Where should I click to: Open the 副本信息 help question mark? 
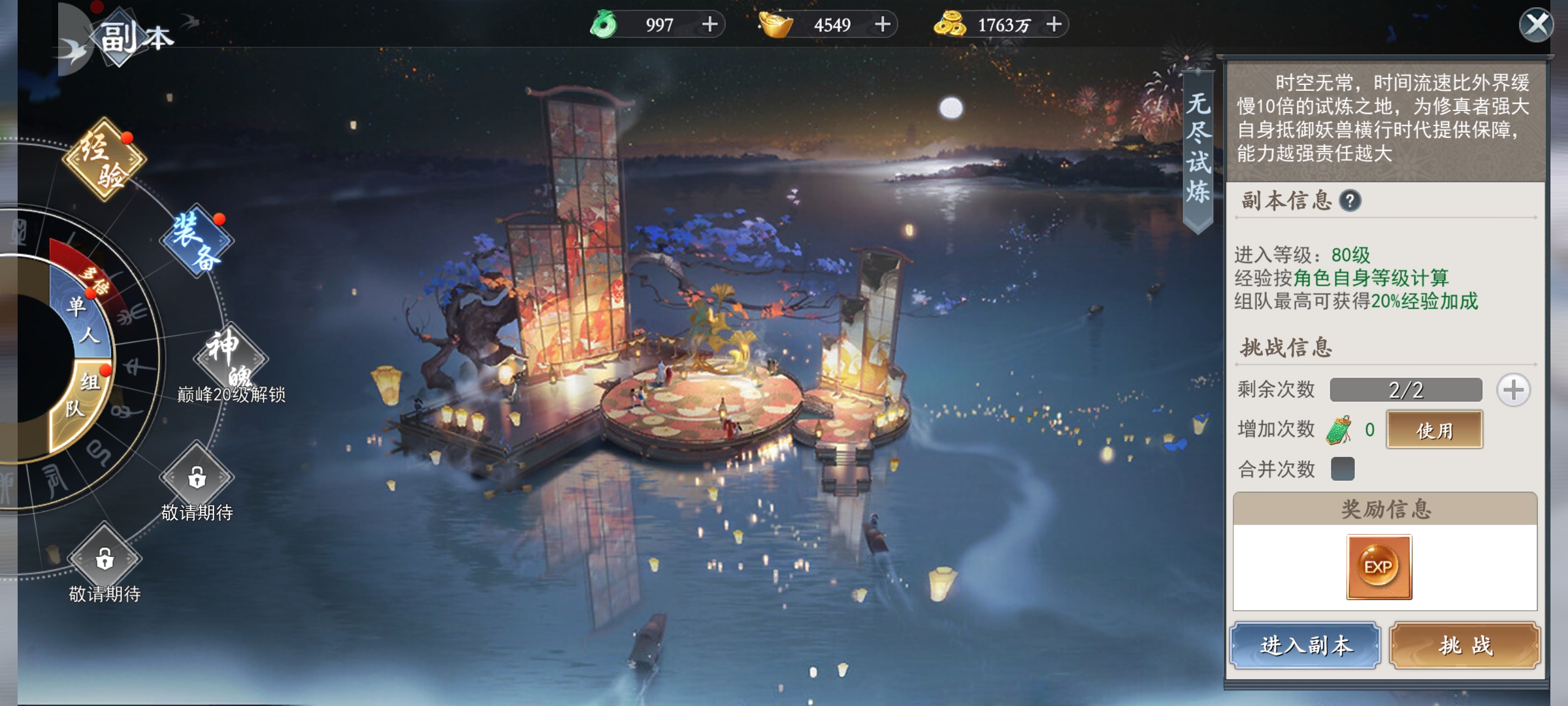pyautogui.click(x=1350, y=201)
